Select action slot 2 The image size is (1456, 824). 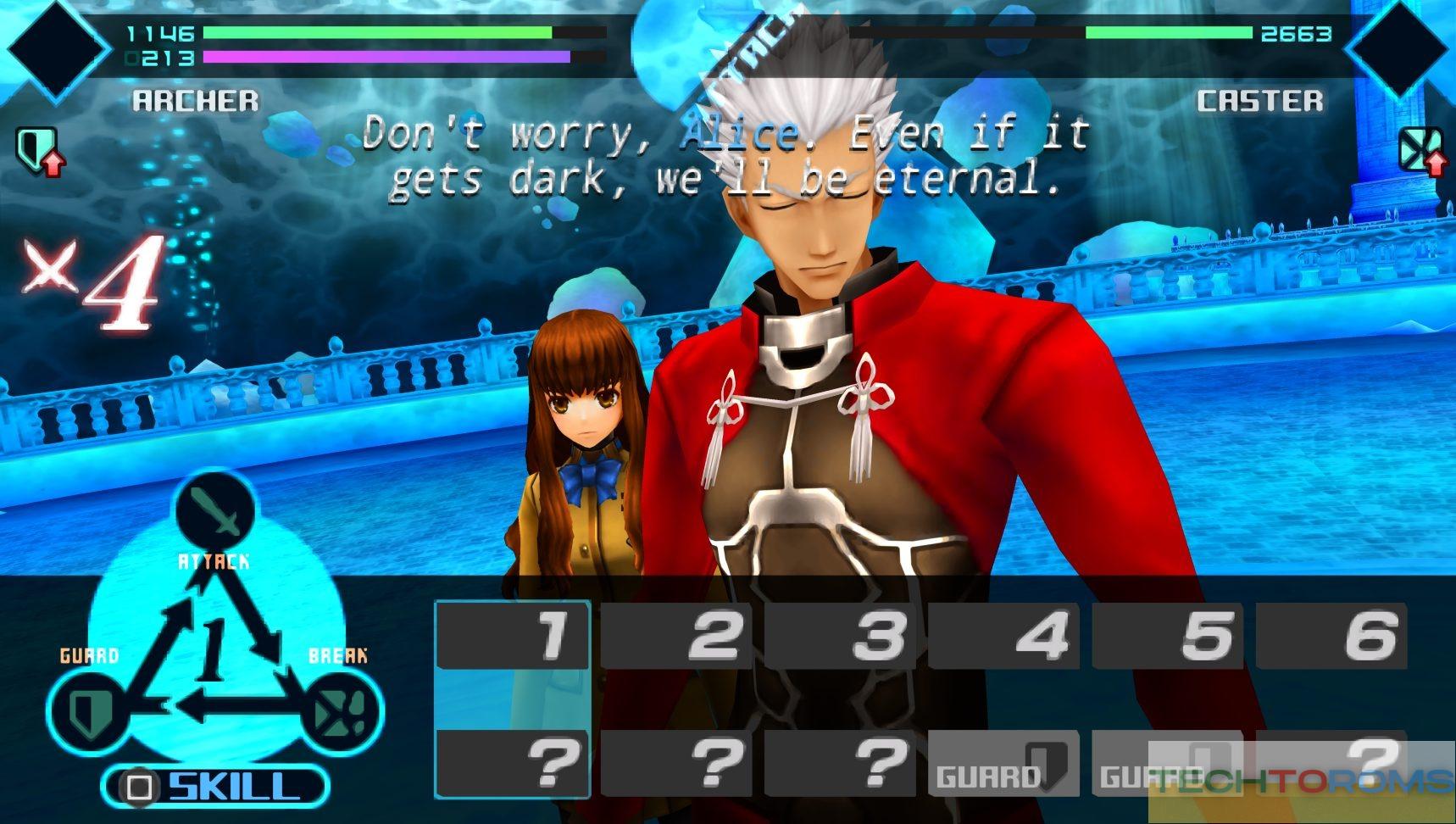coord(676,634)
